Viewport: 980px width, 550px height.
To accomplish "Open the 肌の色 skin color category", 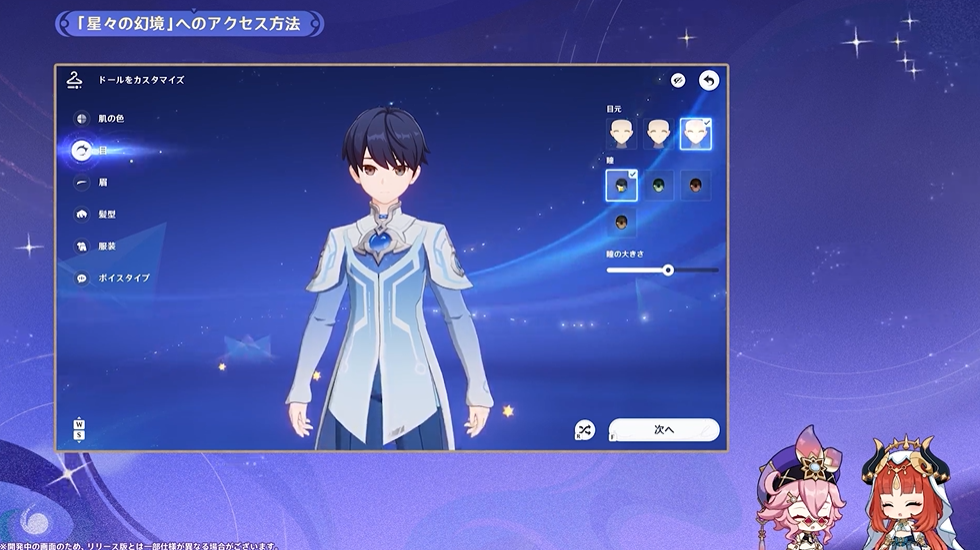I will tap(82, 118).
